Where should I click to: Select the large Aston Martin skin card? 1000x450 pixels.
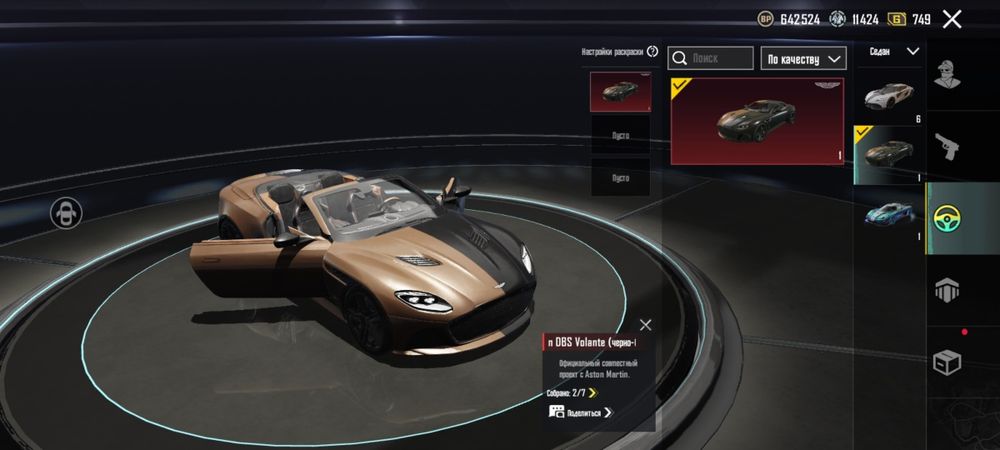(757, 121)
